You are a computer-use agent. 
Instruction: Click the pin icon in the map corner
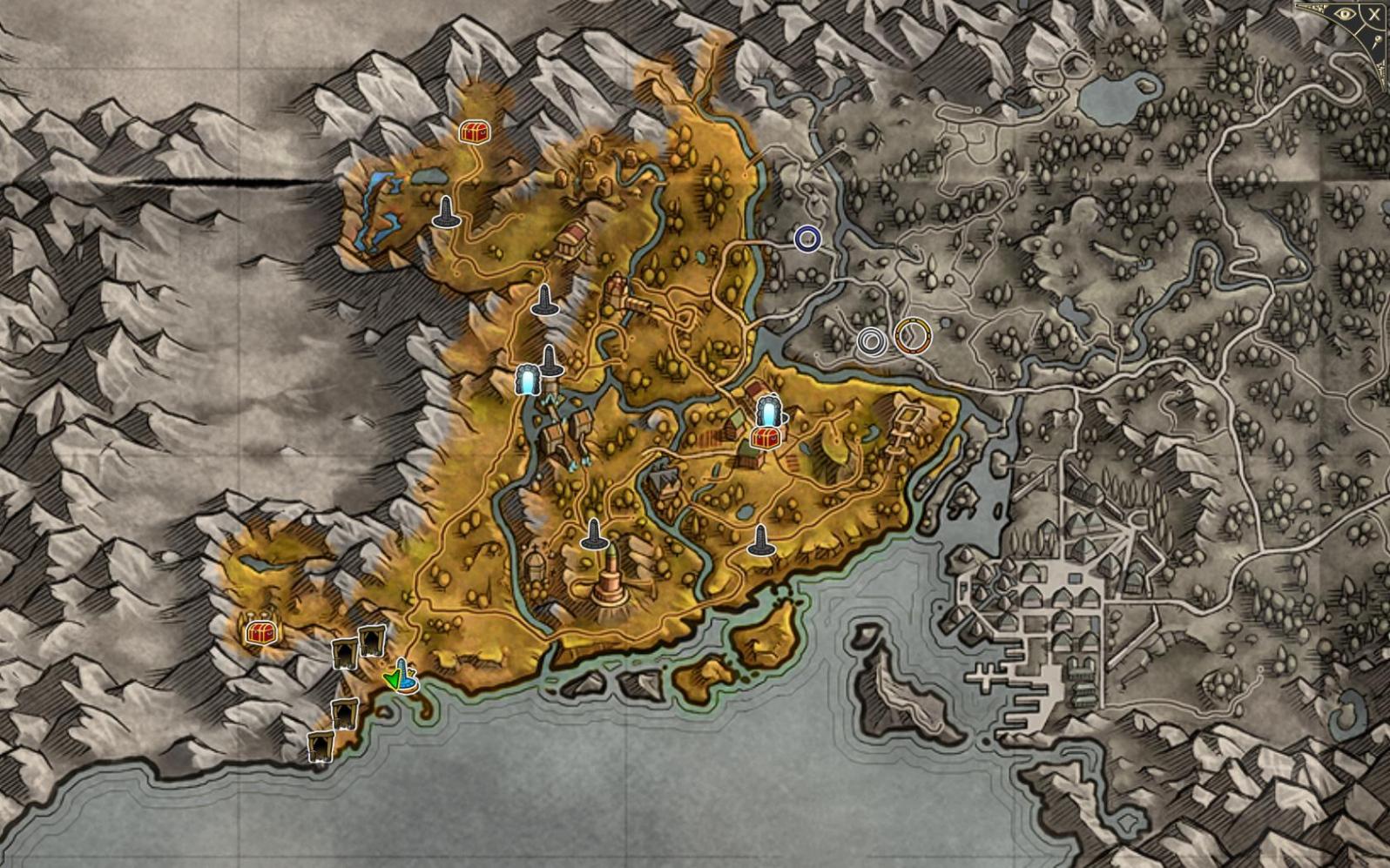pyautogui.click(x=1379, y=38)
